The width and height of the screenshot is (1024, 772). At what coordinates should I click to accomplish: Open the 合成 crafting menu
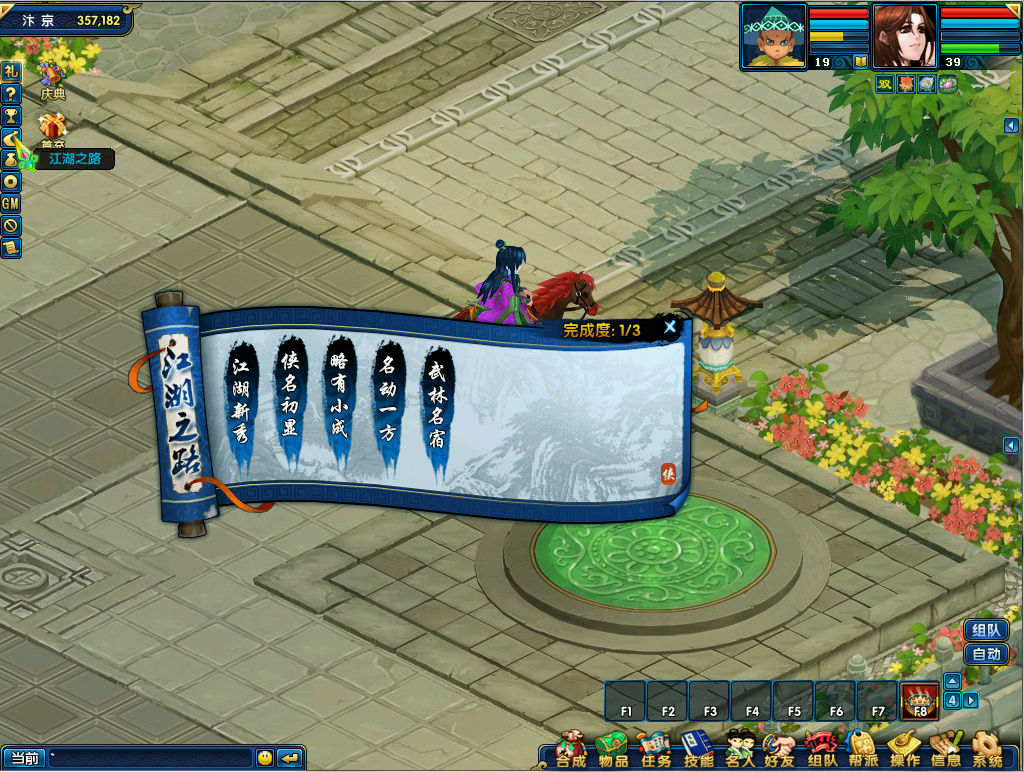click(x=571, y=749)
